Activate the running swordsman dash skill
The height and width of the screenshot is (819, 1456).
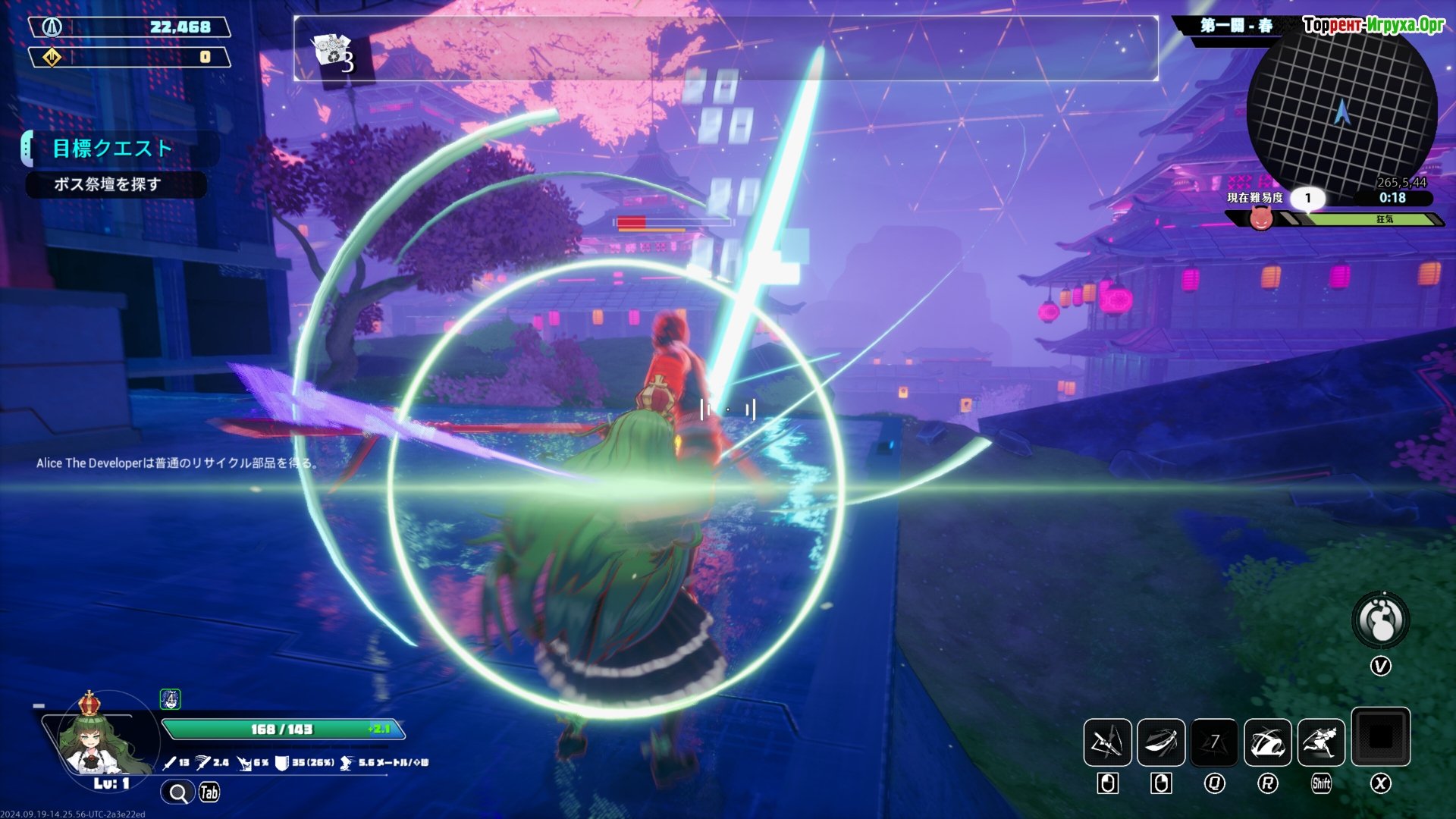click(1321, 742)
